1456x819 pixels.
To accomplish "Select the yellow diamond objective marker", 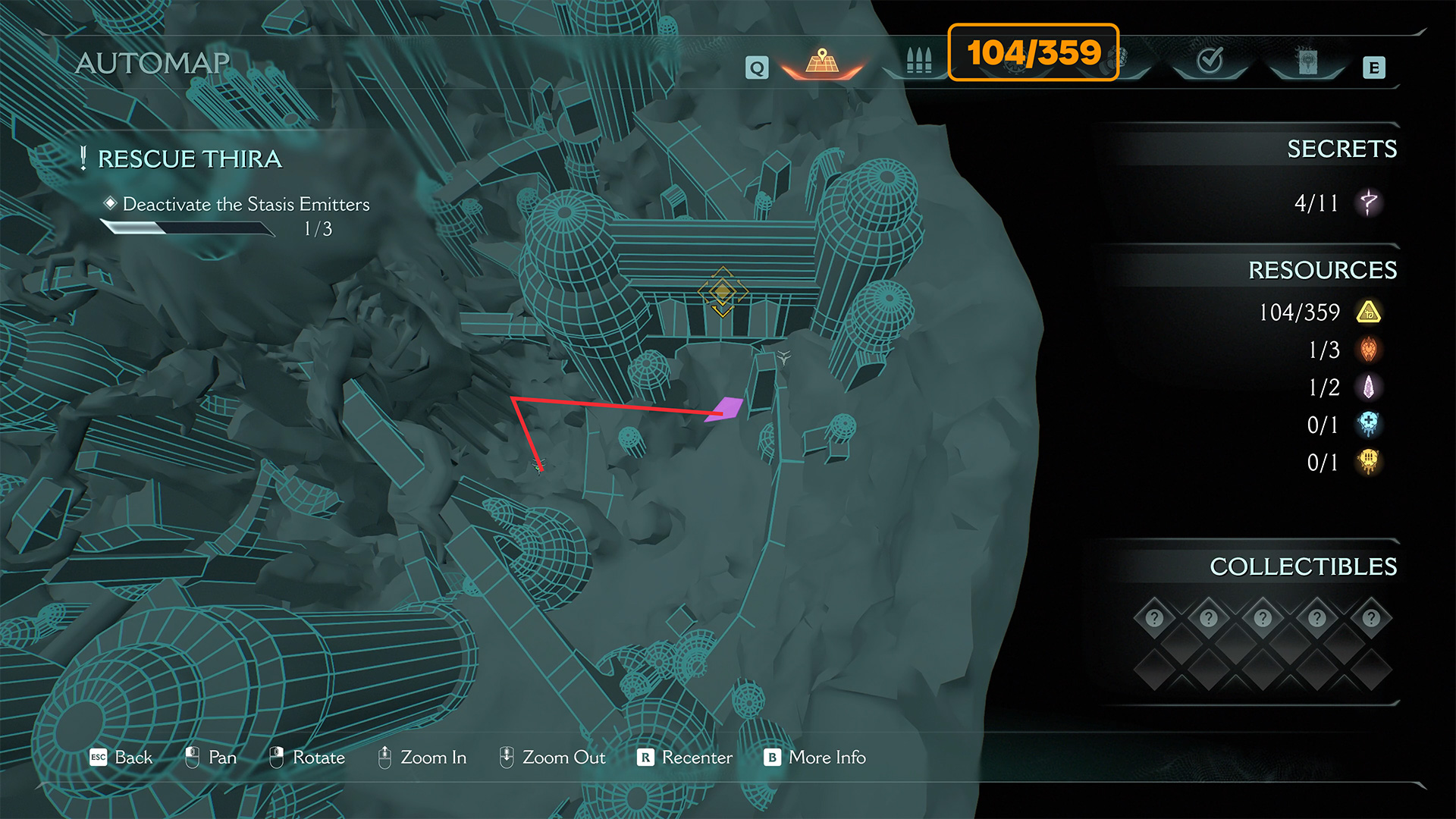I will [722, 292].
